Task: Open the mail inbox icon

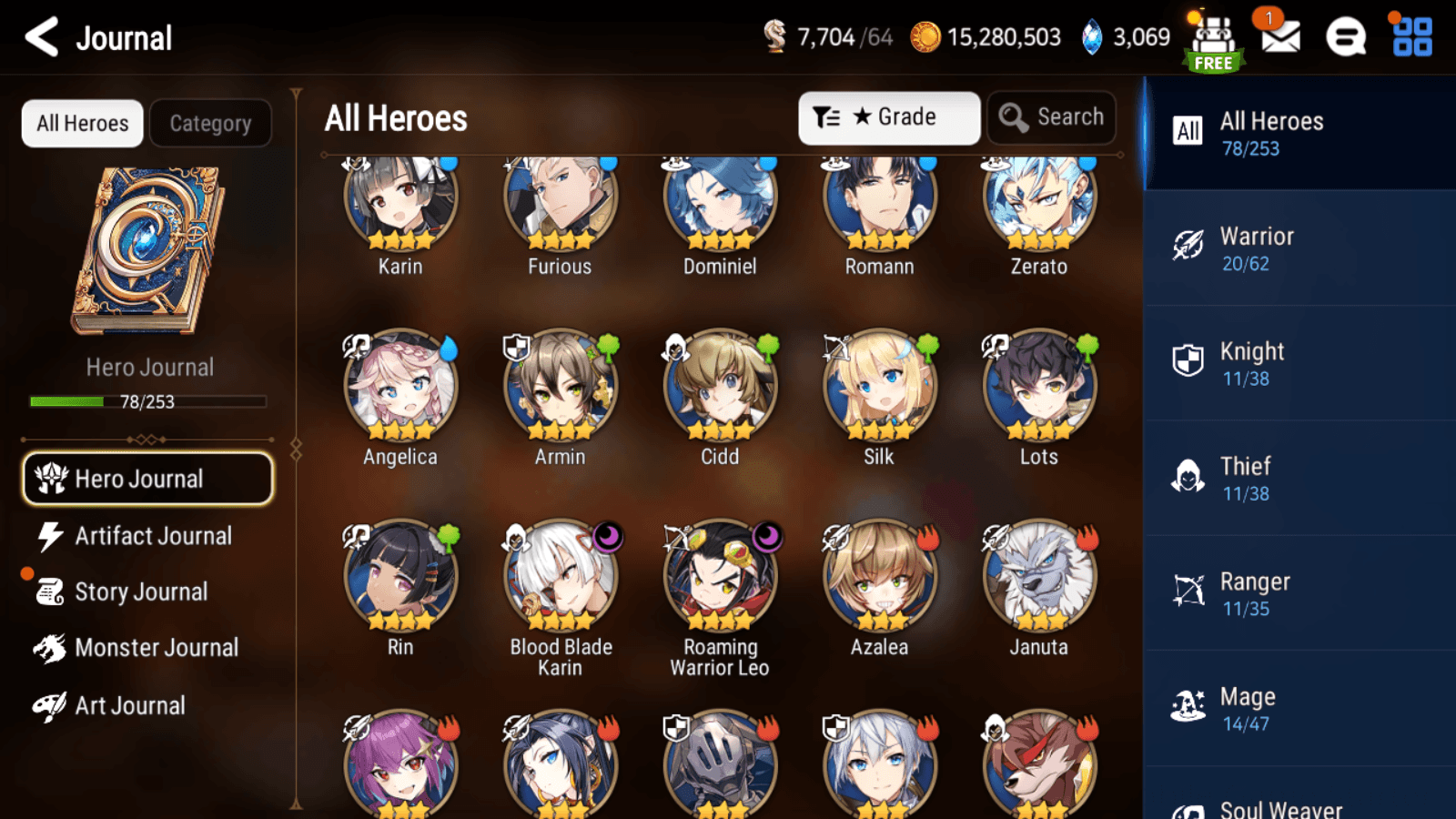Action: click(x=1279, y=37)
